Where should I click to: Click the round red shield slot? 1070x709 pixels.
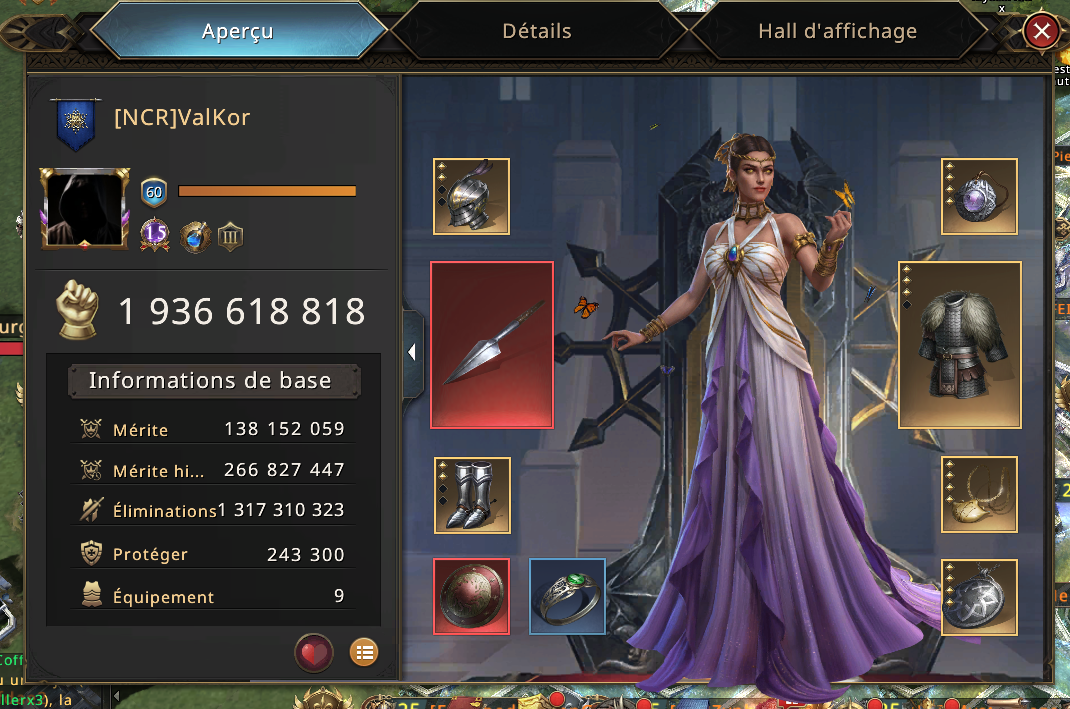click(472, 596)
